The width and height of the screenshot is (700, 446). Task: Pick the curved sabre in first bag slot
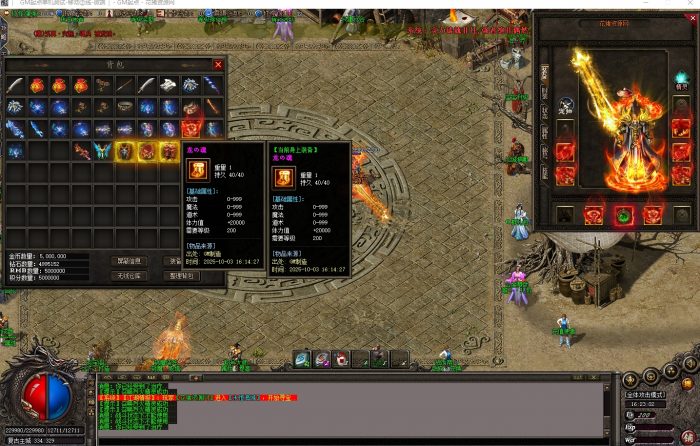pos(15,85)
